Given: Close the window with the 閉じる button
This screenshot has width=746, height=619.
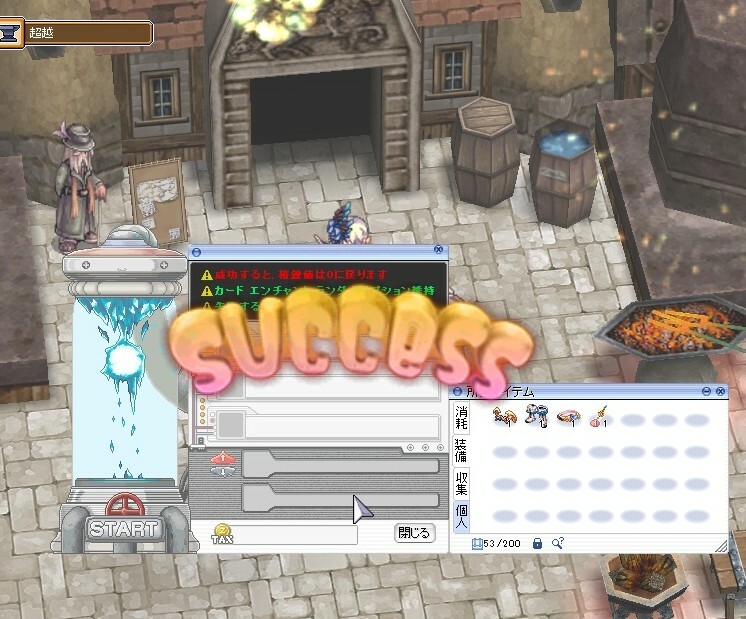Looking at the screenshot, I should point(415,533).
